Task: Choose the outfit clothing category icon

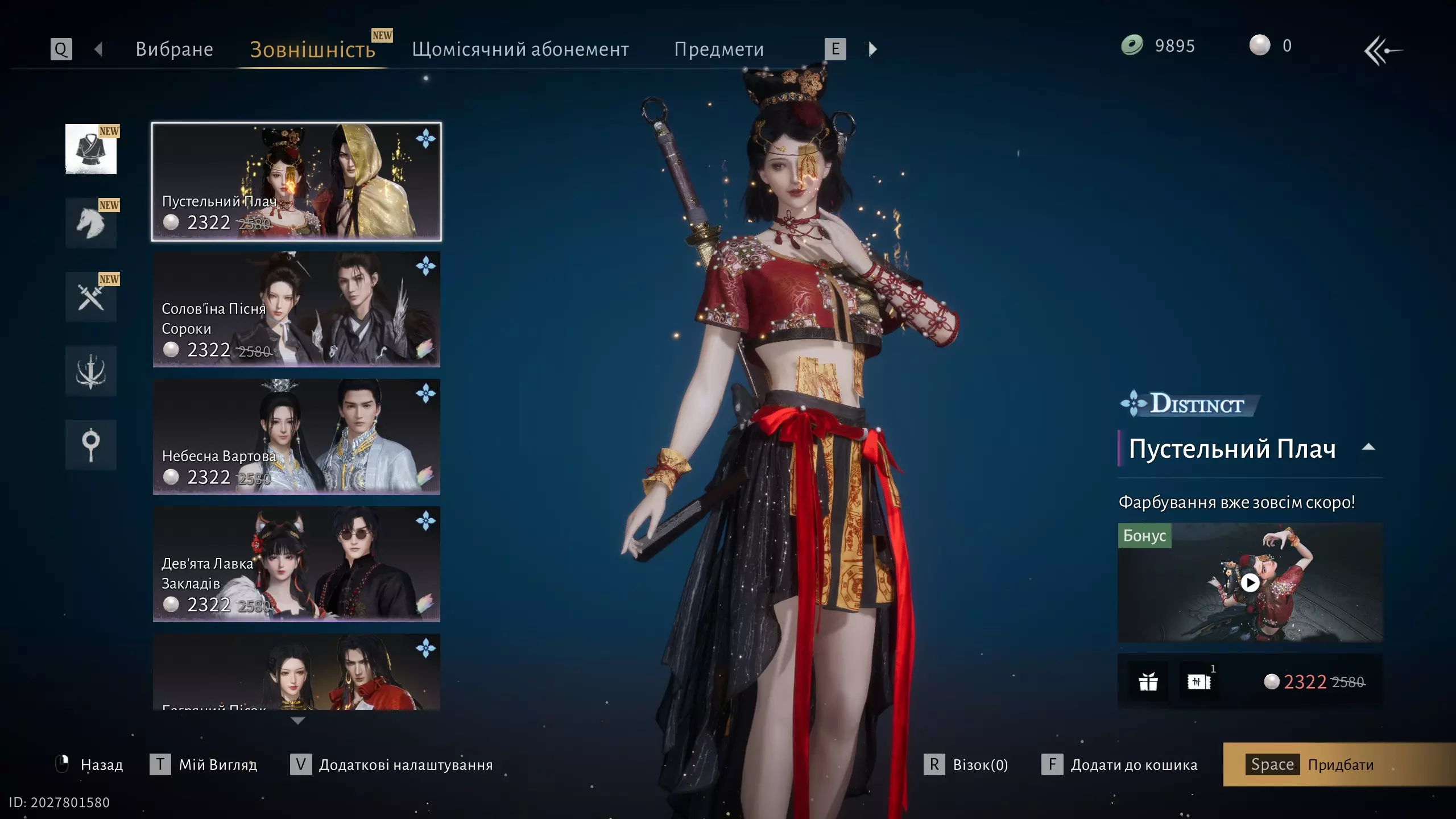Action: (91, 149)
